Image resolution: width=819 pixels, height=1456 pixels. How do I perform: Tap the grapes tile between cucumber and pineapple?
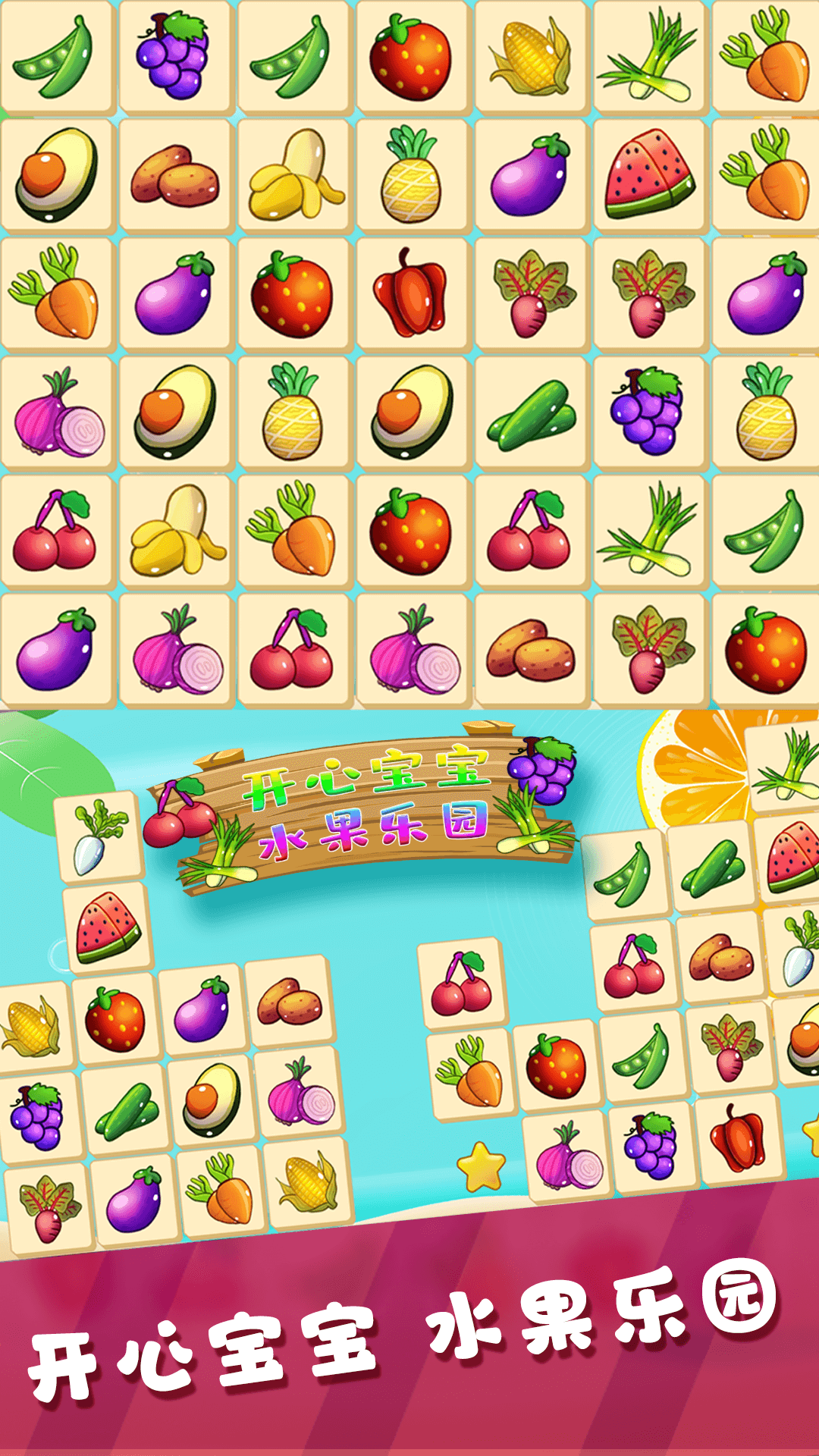(648, 413)
